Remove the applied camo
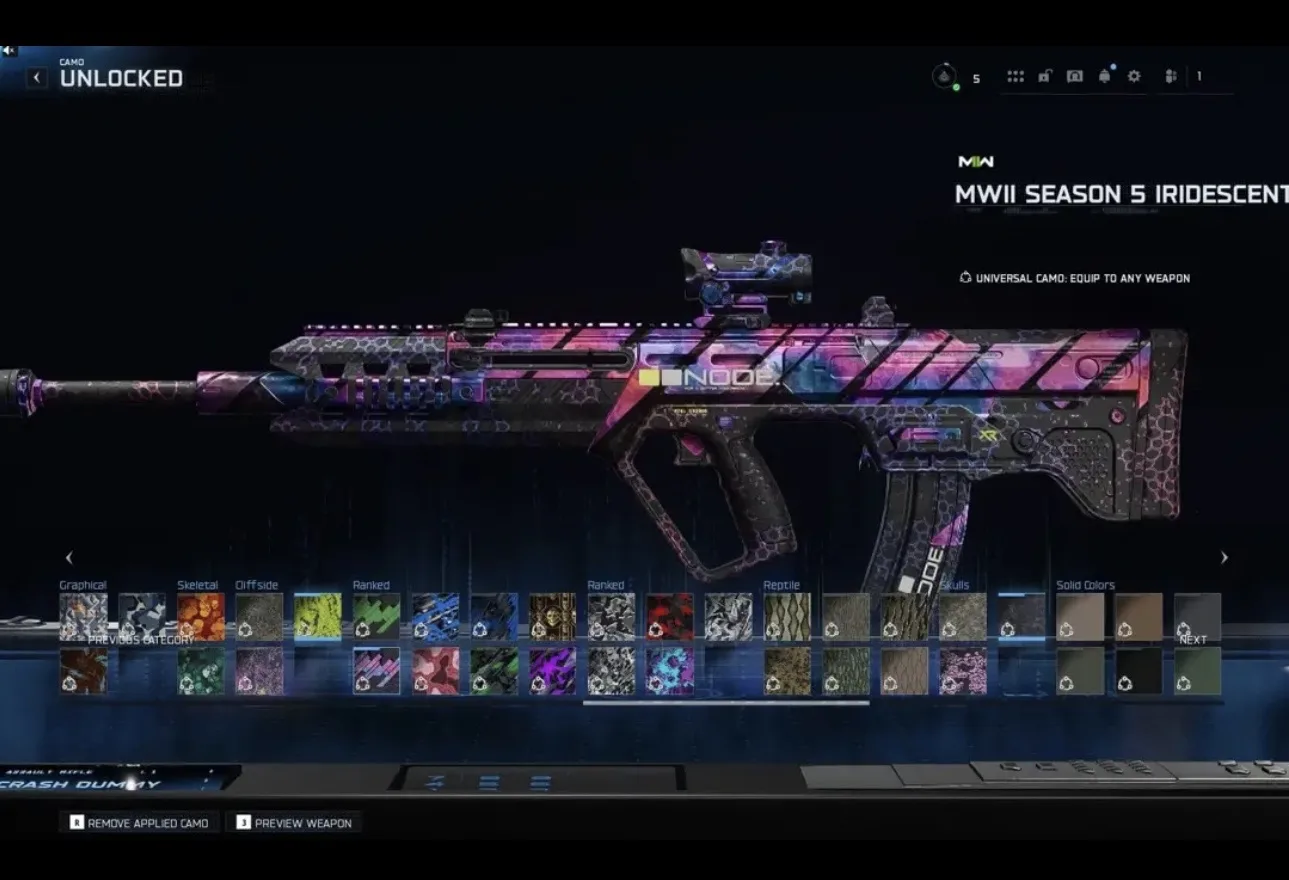The height and width of the screenshot is (880, 1289). [x=139, y=823]
